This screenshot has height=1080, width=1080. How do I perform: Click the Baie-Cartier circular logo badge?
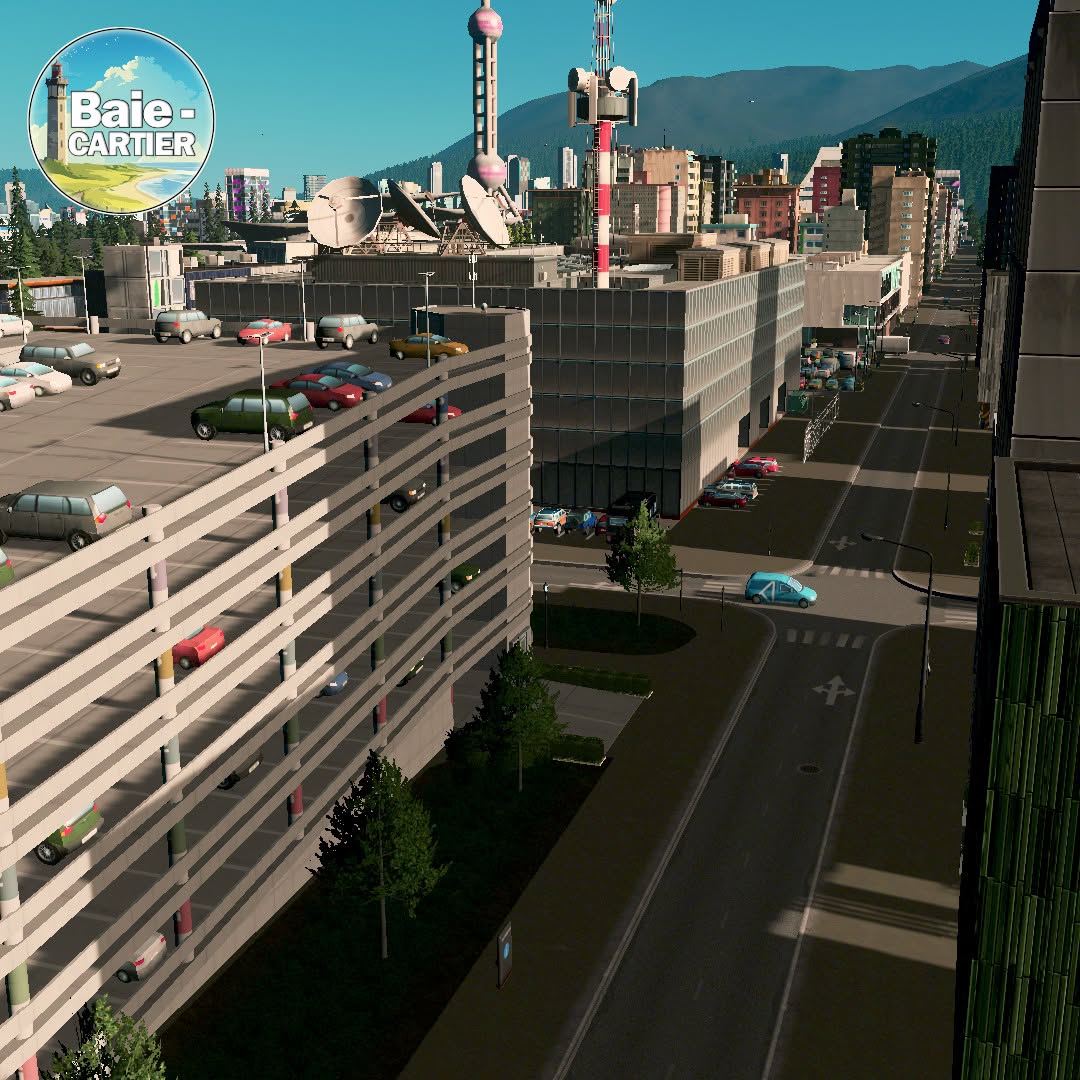121,121
